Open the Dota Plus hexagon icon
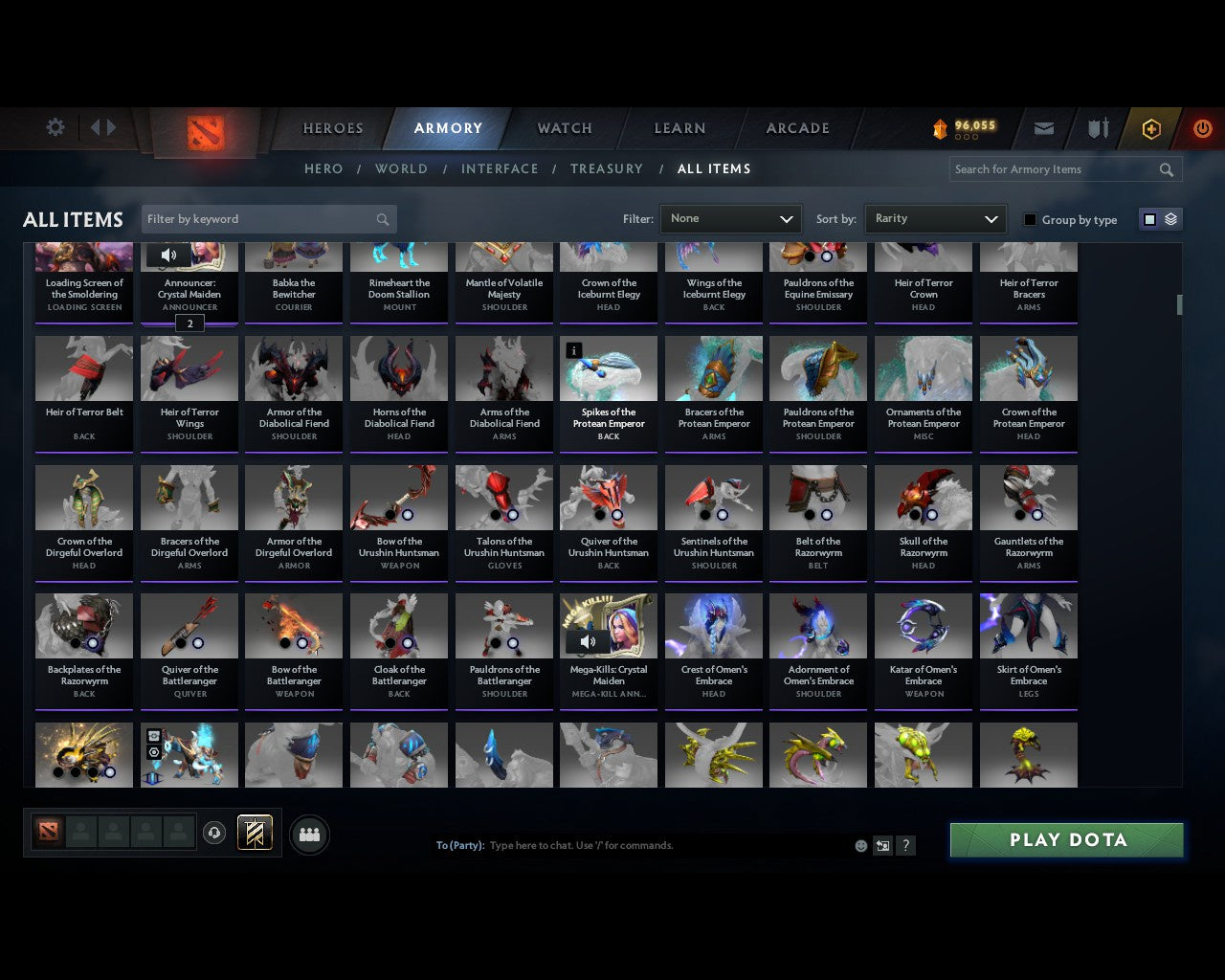This screenshot has width=1225, height=980. (1151, 127)
